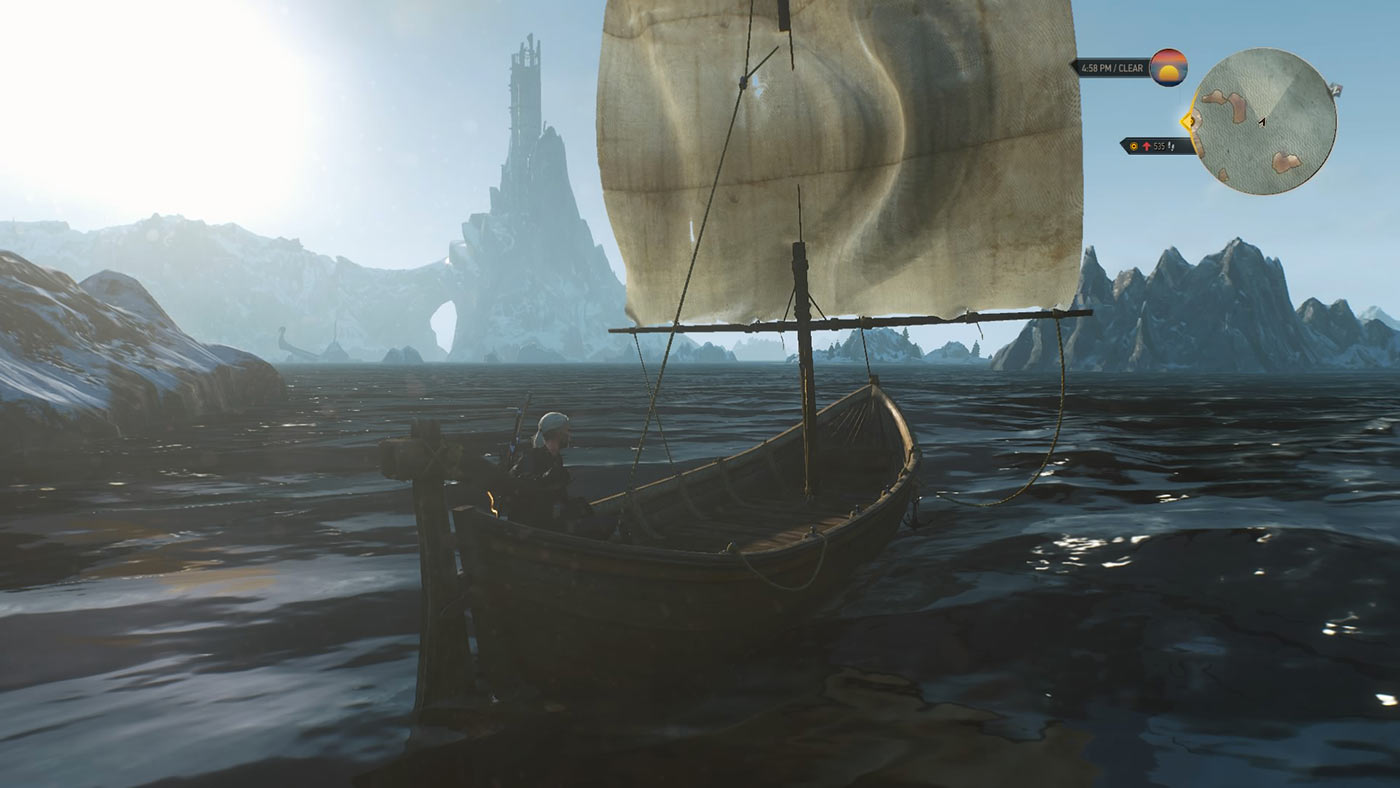Click the quest distance tracker with red arrow

click(1157, 146)
